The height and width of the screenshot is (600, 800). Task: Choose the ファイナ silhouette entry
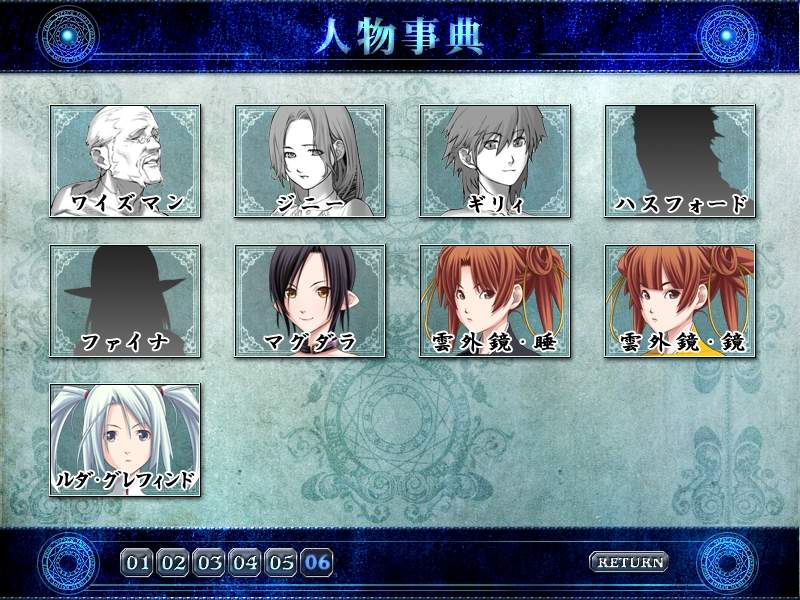point(125,300)
